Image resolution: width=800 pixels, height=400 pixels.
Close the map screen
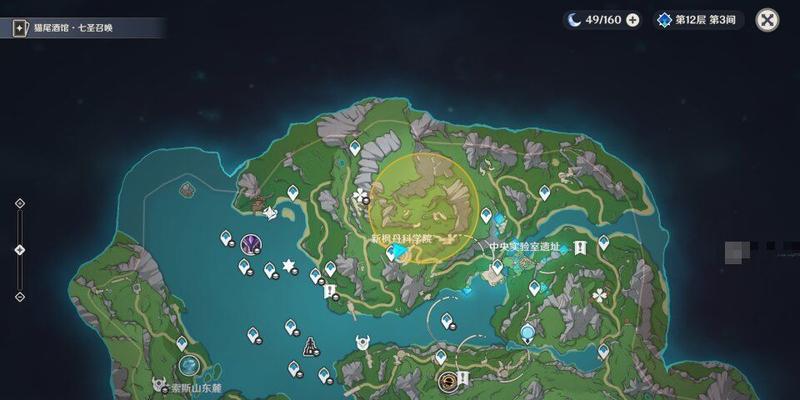pos(767,20)
